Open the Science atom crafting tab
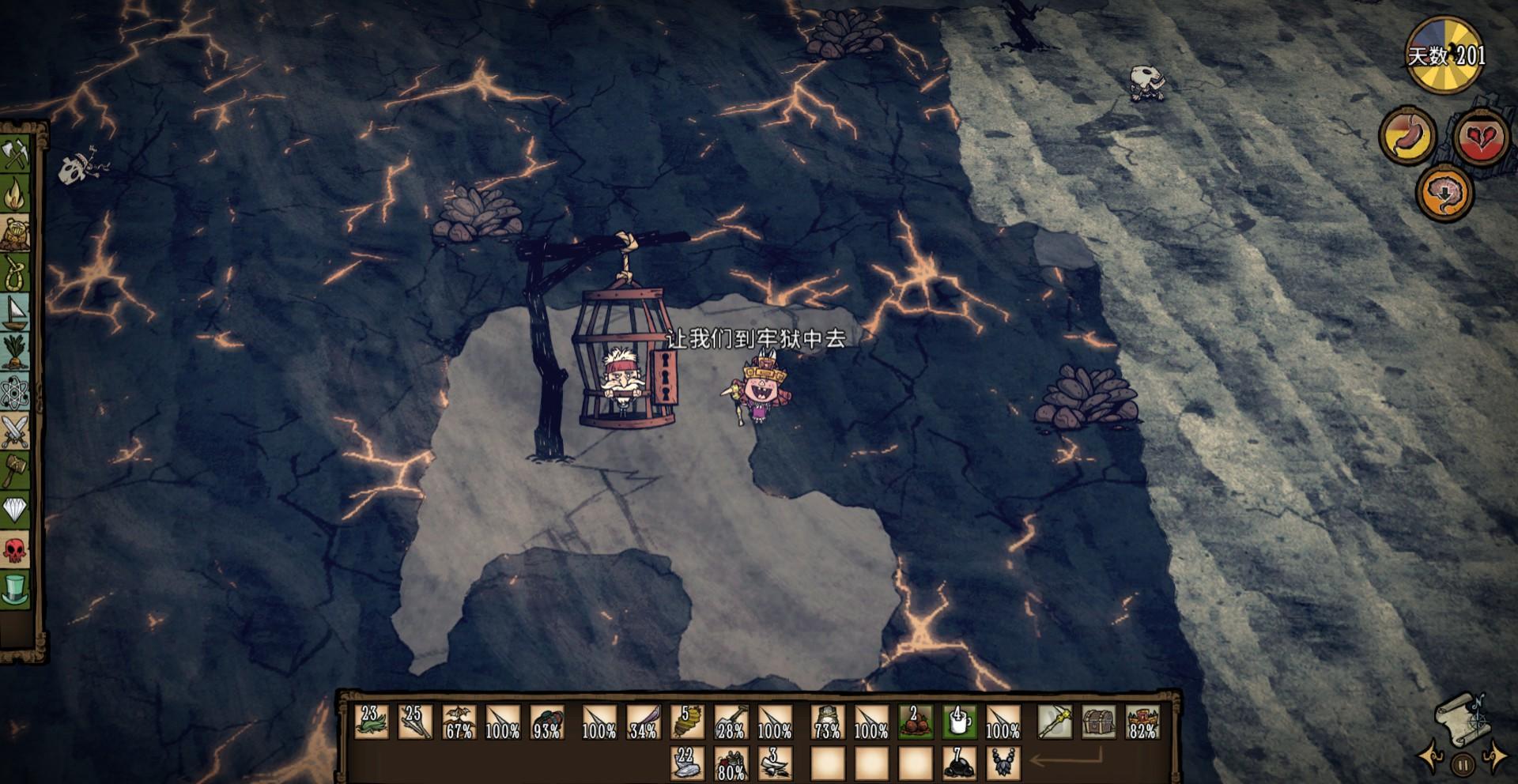 pos(15,392)
